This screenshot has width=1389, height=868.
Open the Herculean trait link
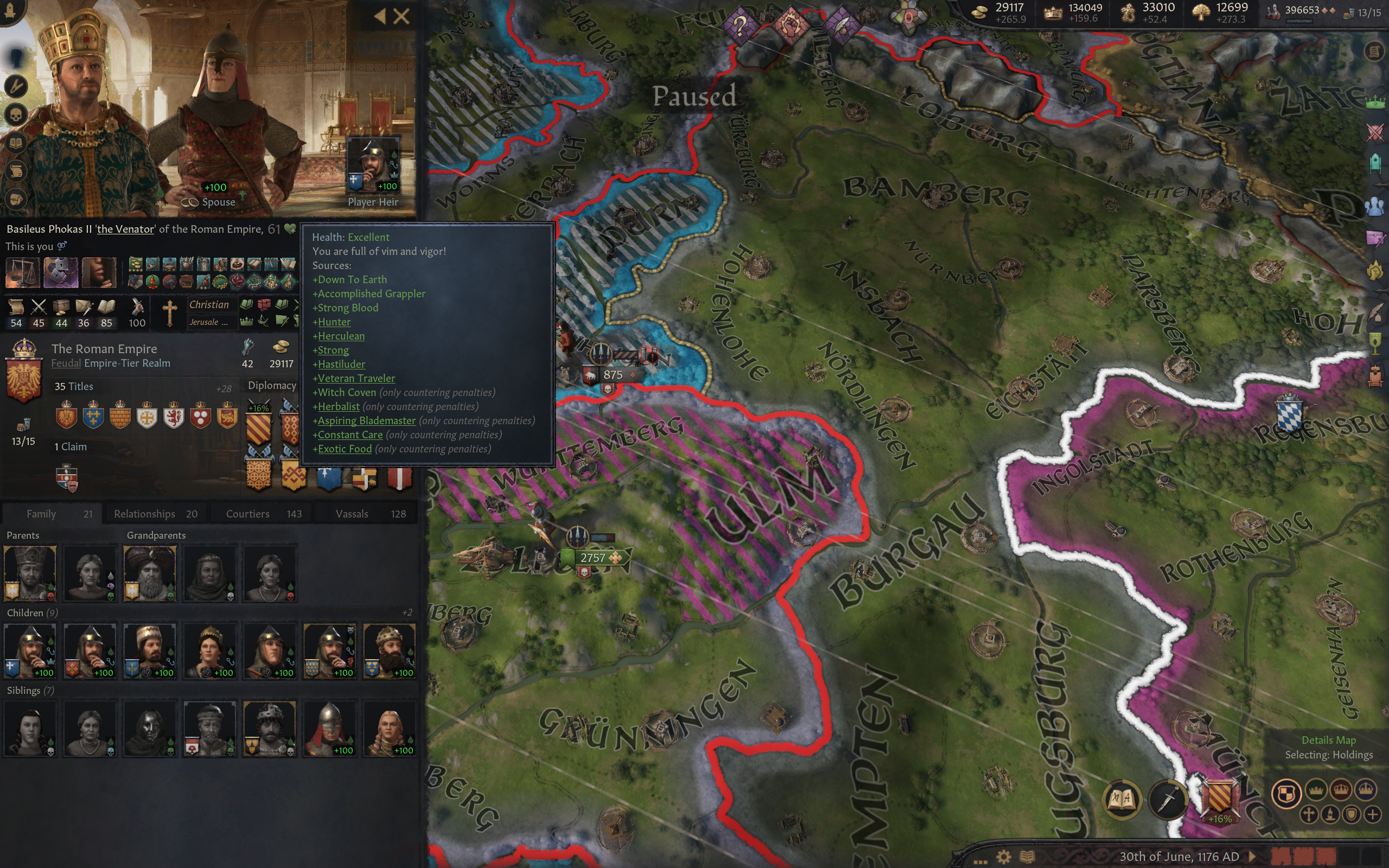(341, 336)
